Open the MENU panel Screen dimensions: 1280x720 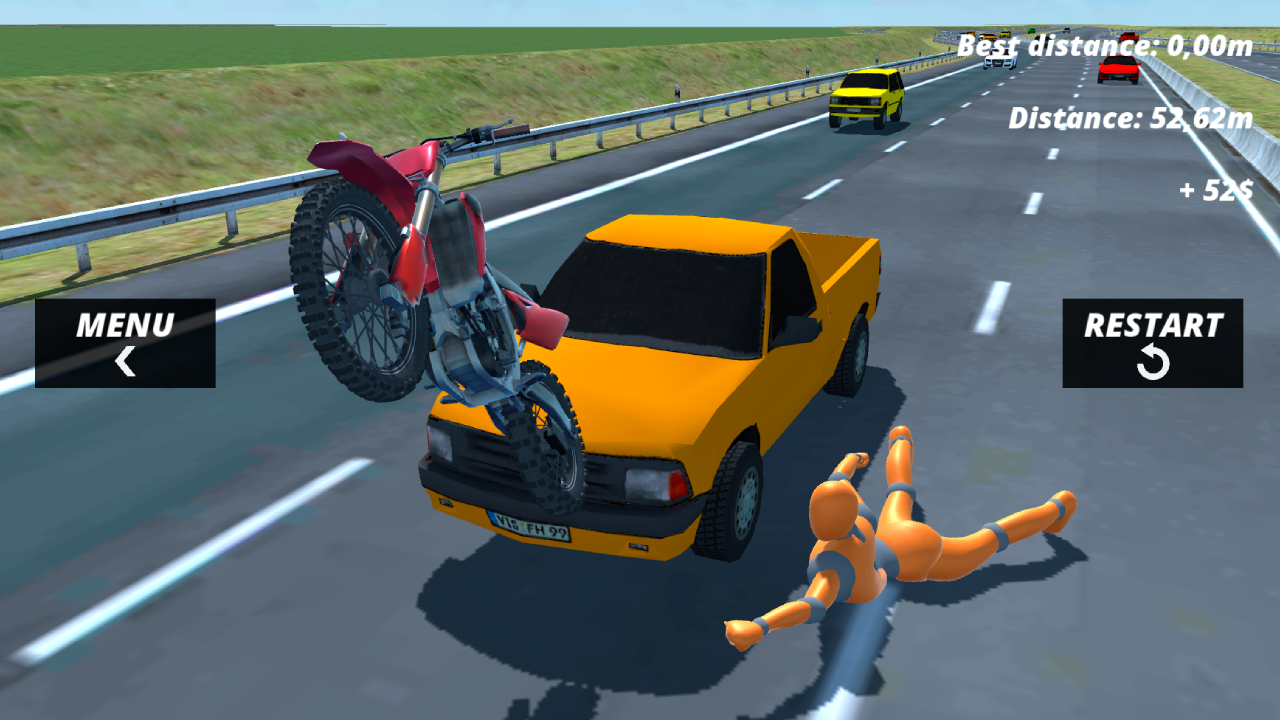126,325
